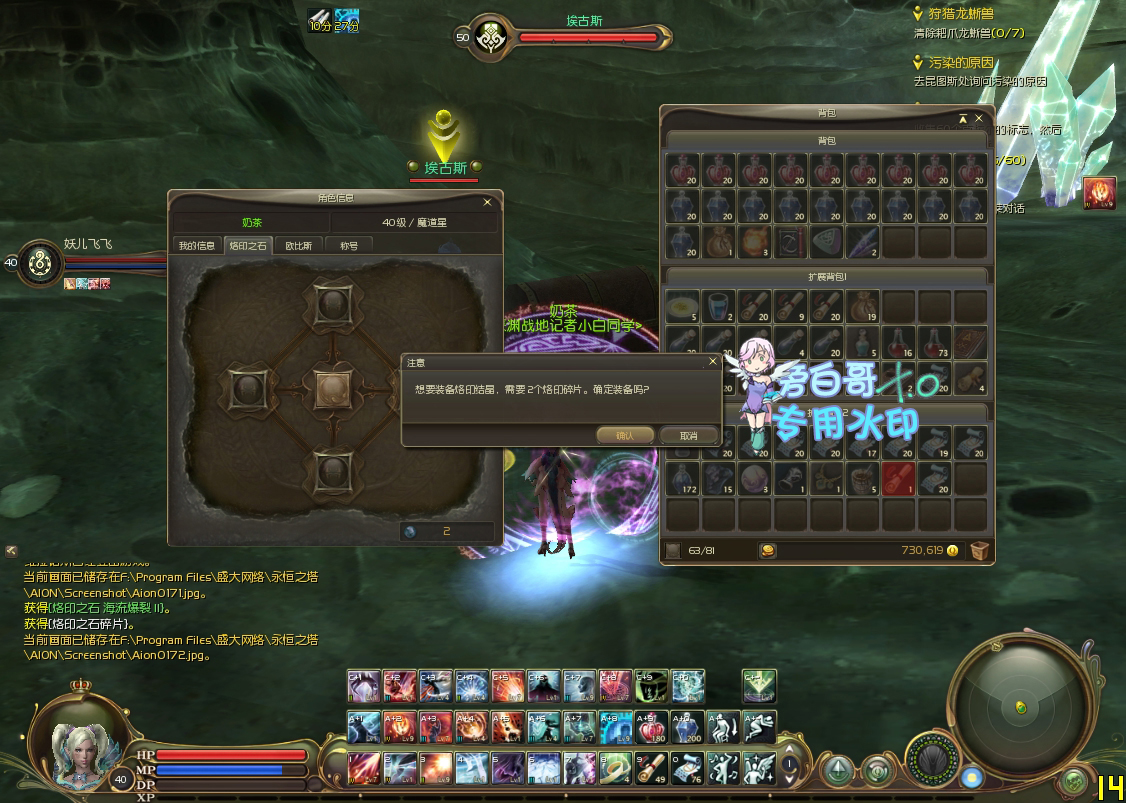
Task: Close the 角色信息 character window
Action: tap(487, 201)
